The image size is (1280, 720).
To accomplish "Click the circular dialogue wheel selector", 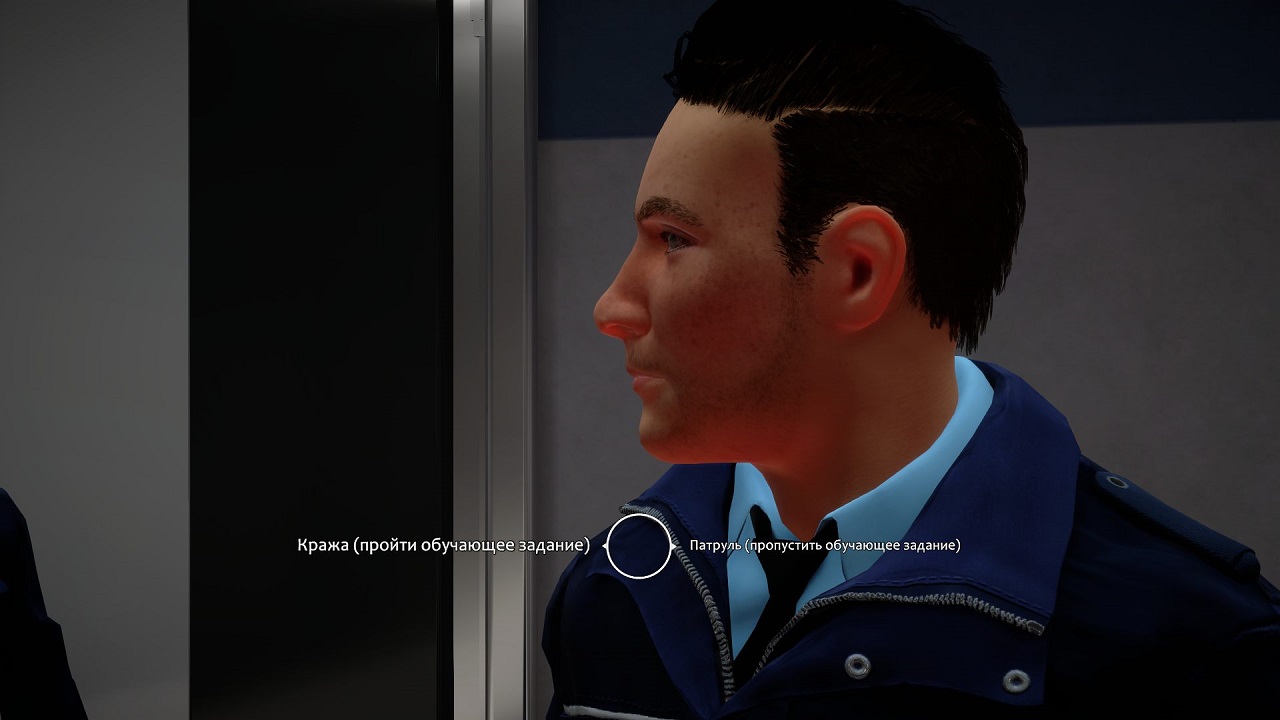I will [x=640, y=546].
